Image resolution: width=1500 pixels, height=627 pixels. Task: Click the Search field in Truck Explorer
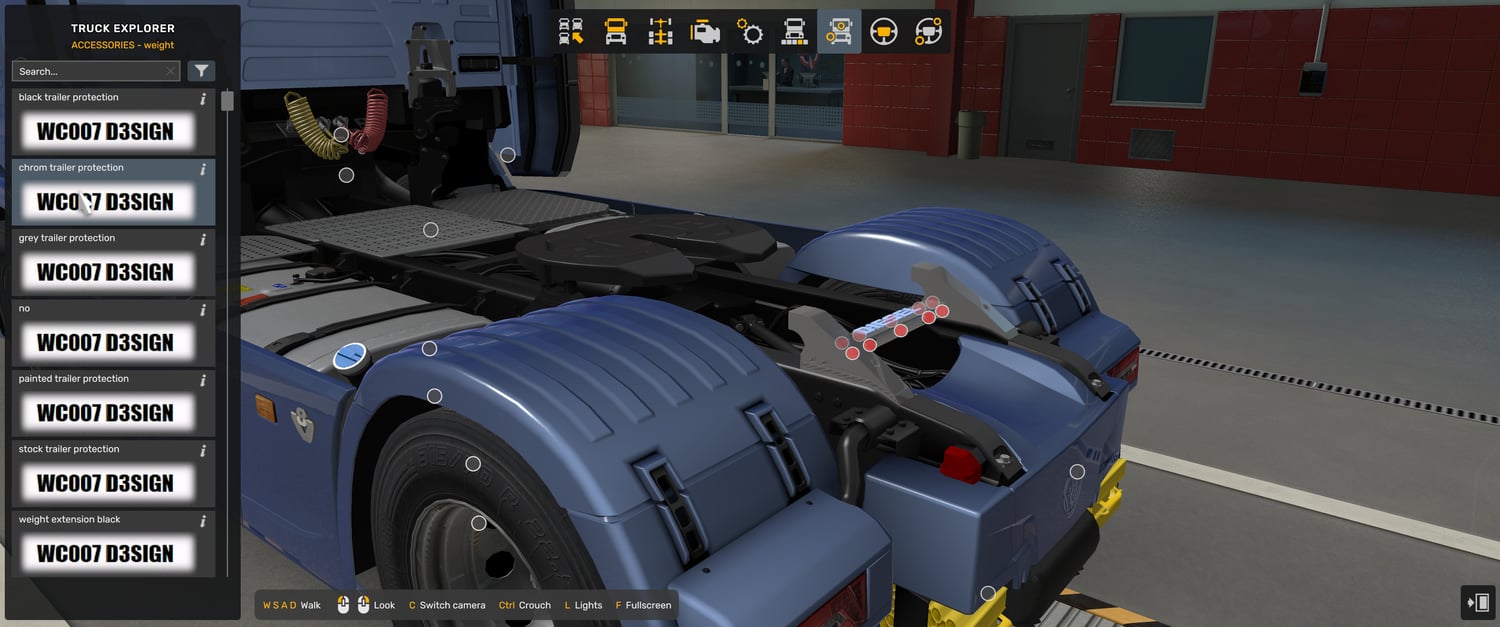[88, 71]
